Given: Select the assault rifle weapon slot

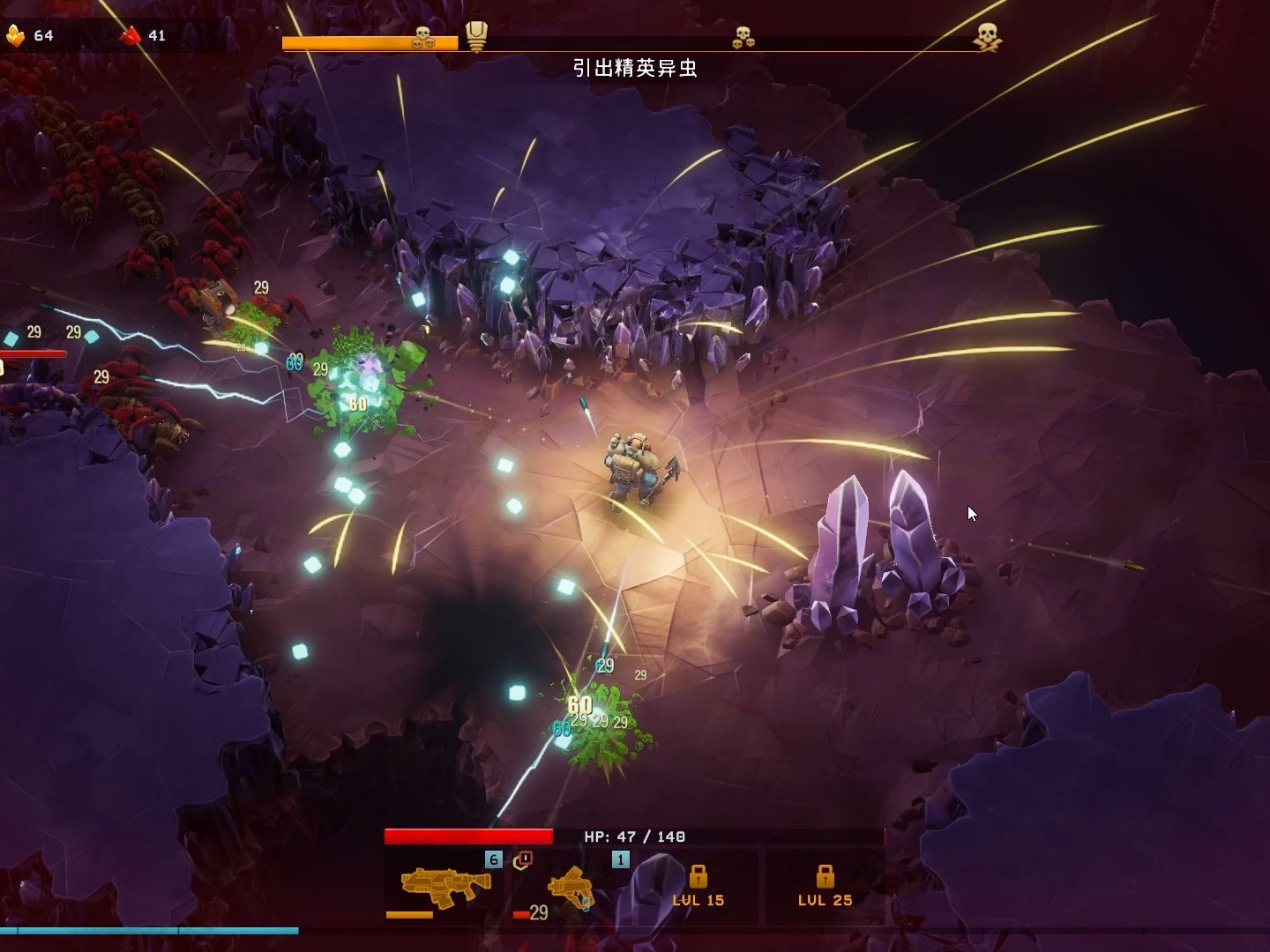Looking at the screenshot, I should (x=445, y=884).
